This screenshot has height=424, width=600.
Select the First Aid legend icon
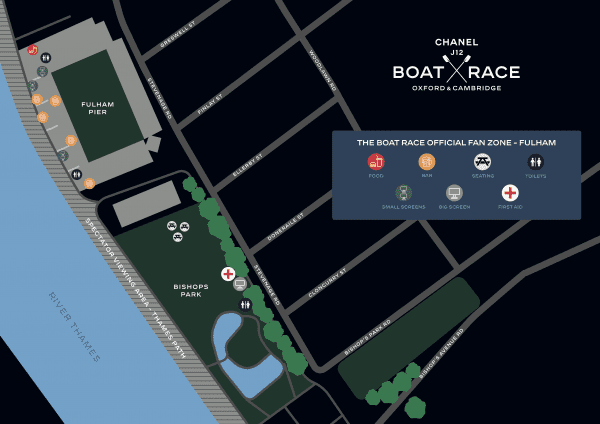510,193
